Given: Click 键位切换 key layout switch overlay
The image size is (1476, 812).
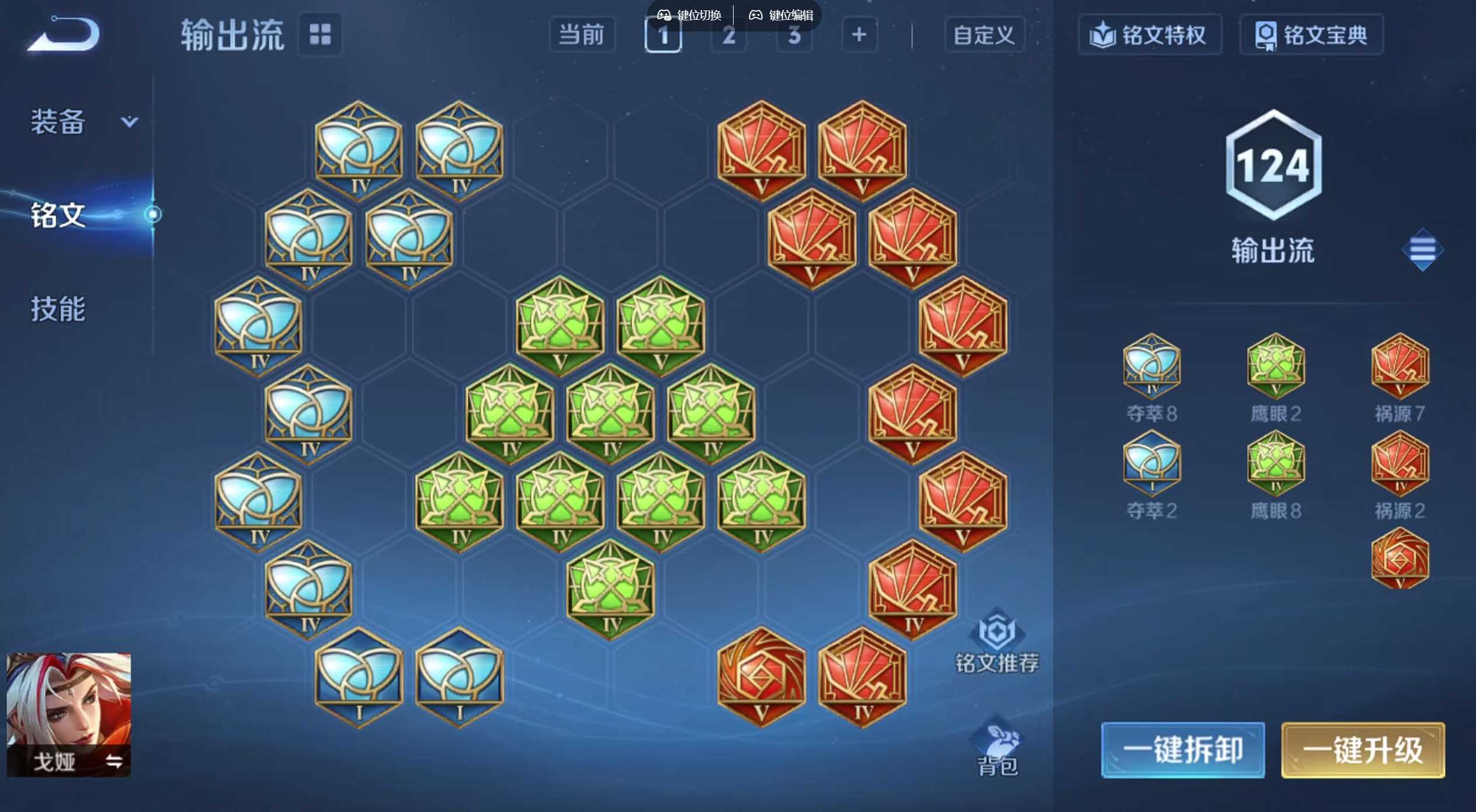Looking at the screenshot, I should pos(690,15).
